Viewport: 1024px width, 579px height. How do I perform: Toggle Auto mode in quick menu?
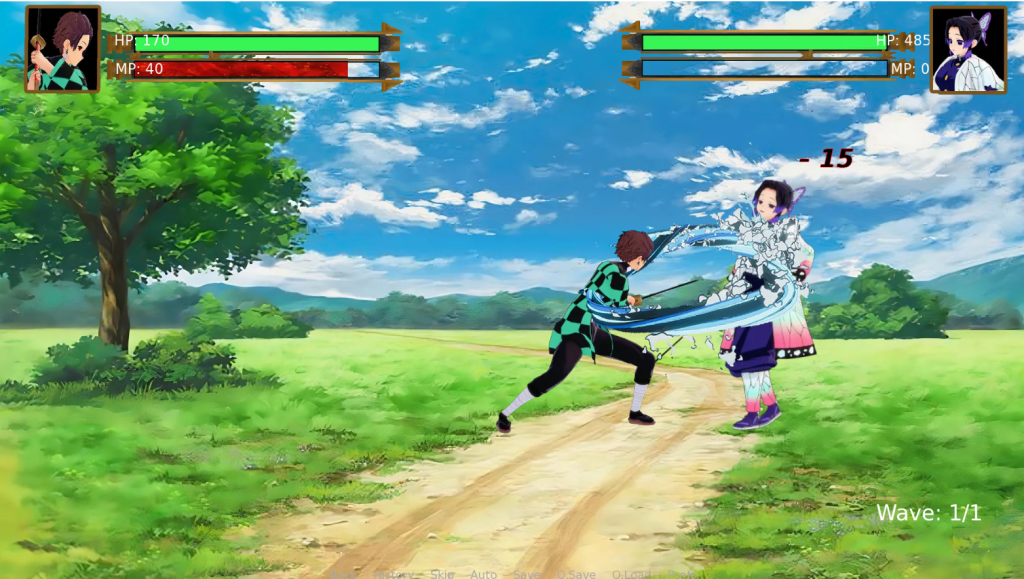pos(483,574)
